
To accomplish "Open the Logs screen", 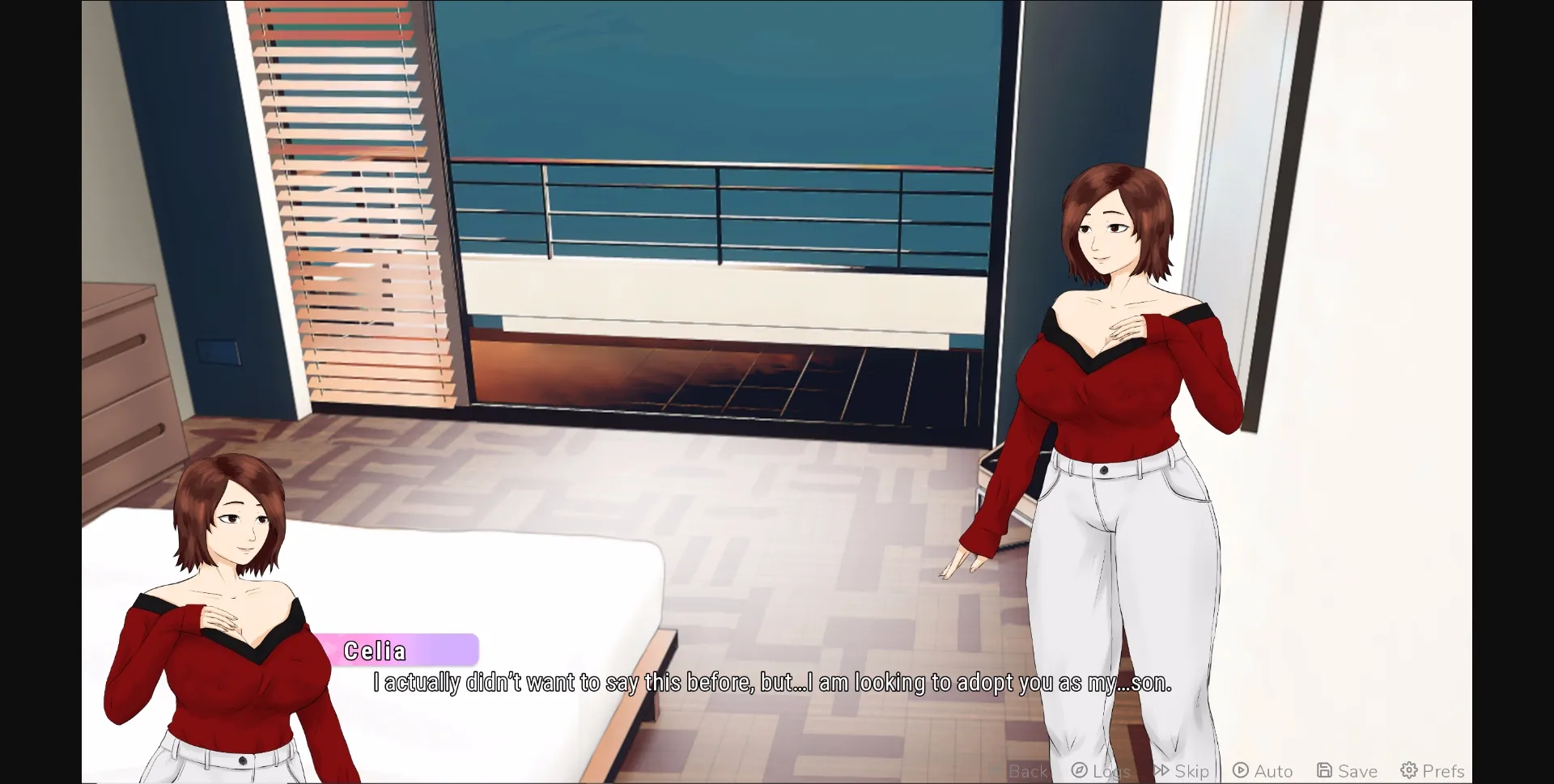I will 1101,771.
